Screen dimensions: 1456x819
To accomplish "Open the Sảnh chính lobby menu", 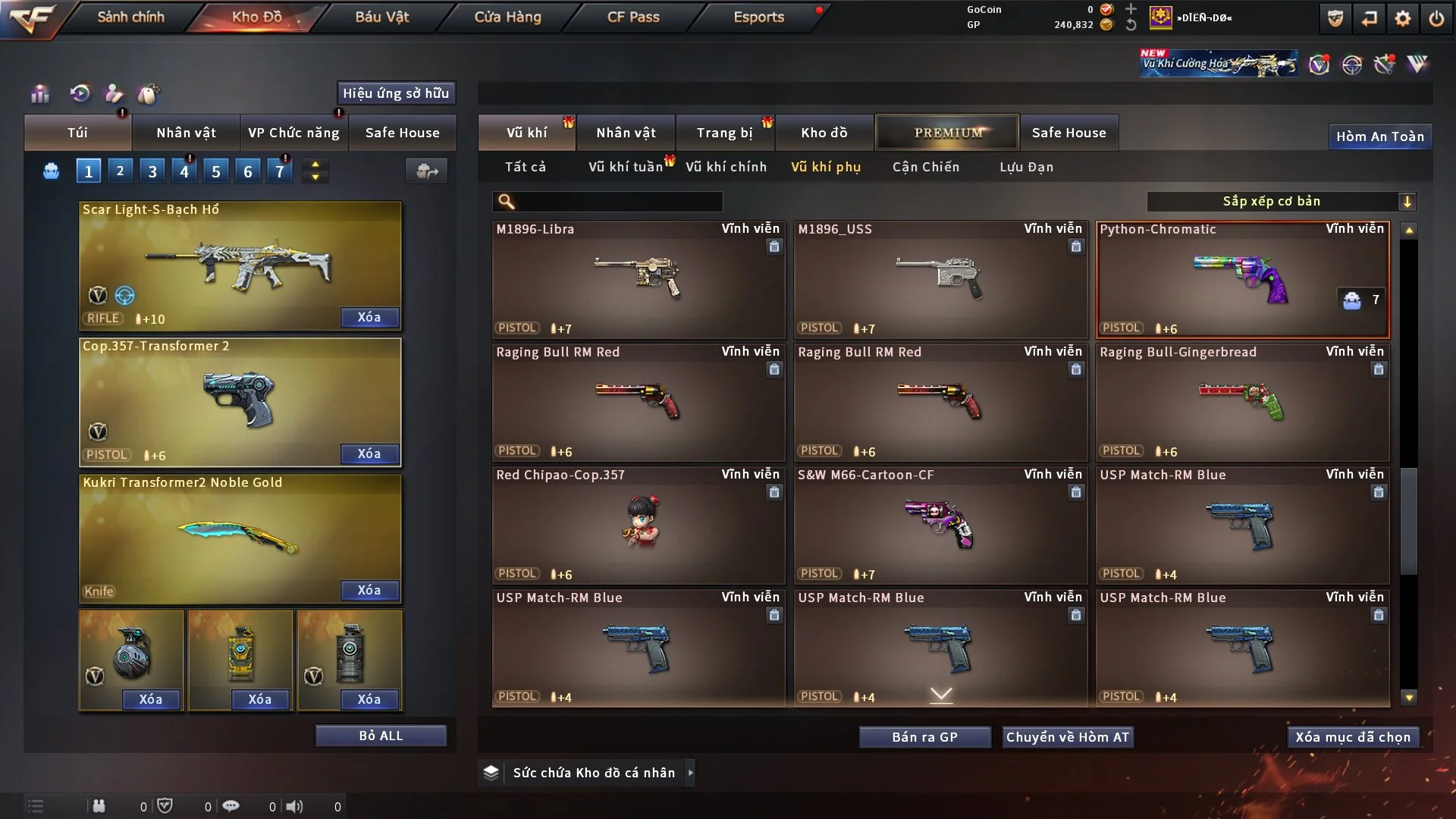I will pyautogui.click(x=130, y=17).
